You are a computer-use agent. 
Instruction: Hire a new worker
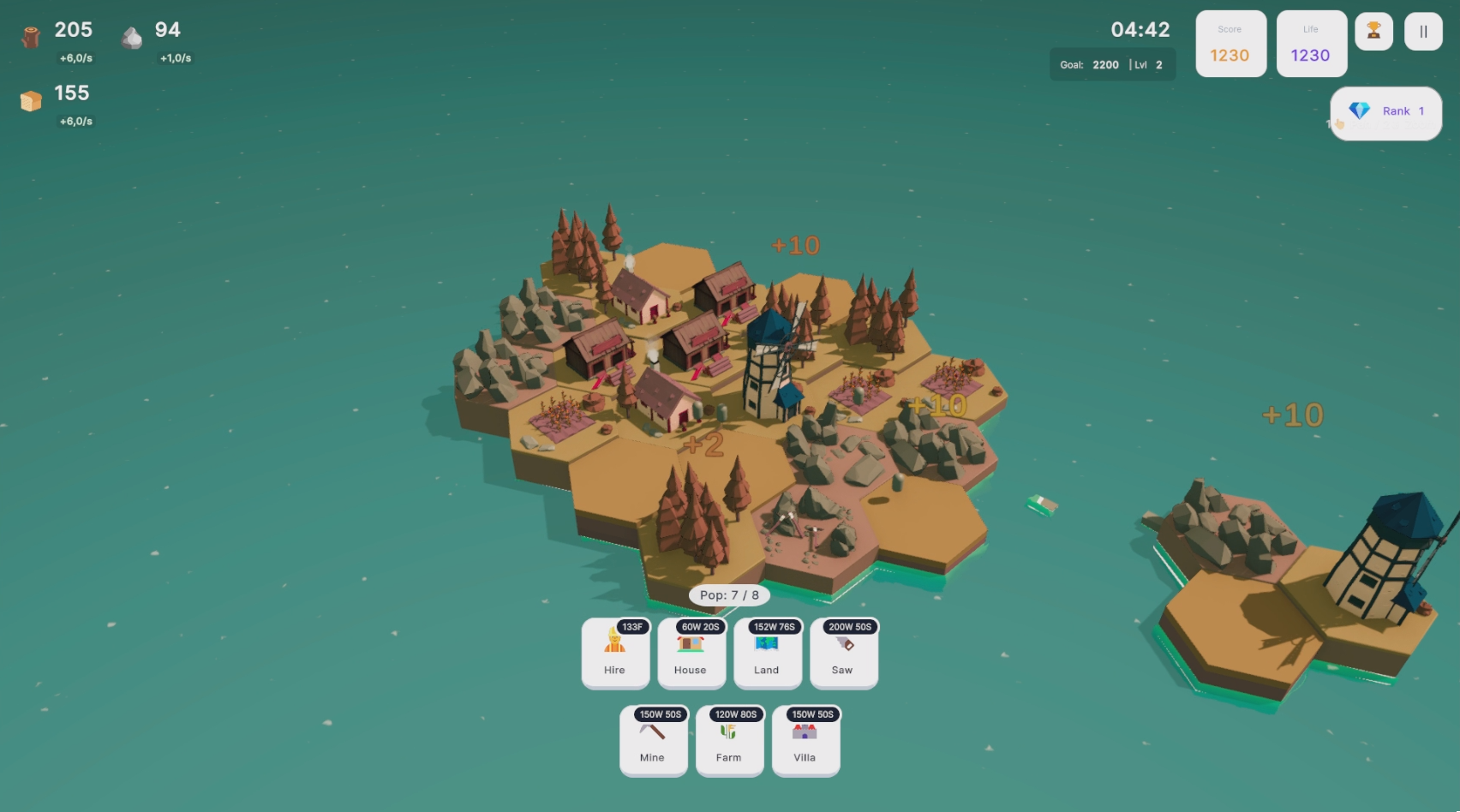[614, 654]
